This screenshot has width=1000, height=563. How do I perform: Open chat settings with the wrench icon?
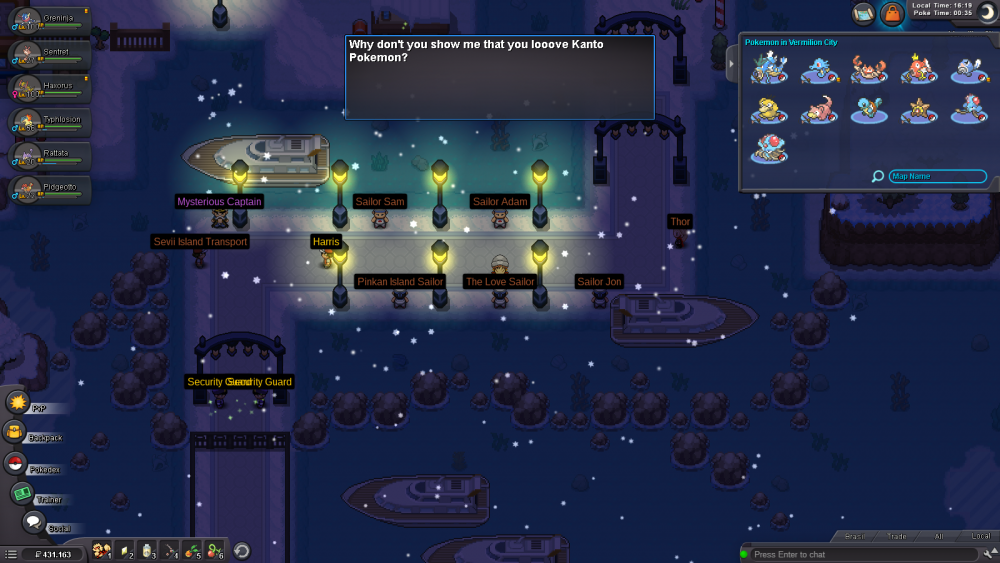(987, 553)
